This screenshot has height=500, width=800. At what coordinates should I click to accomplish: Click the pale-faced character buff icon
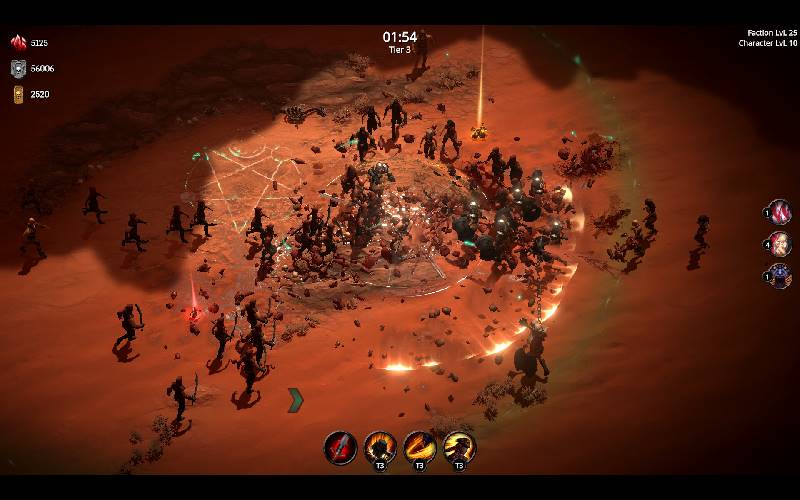[780, 244]
